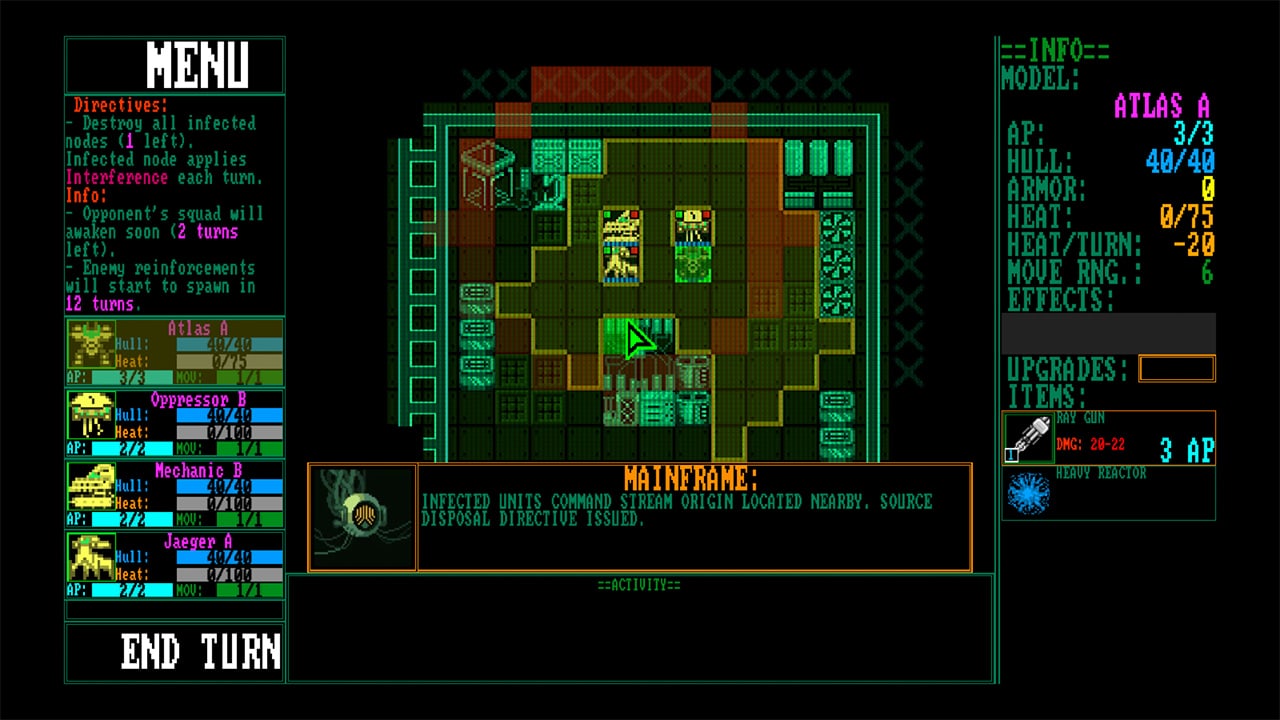This screenshot has height=720, width=1280.
Task: Select the yellow mech unit on the map
Action: tap(622, 242)
